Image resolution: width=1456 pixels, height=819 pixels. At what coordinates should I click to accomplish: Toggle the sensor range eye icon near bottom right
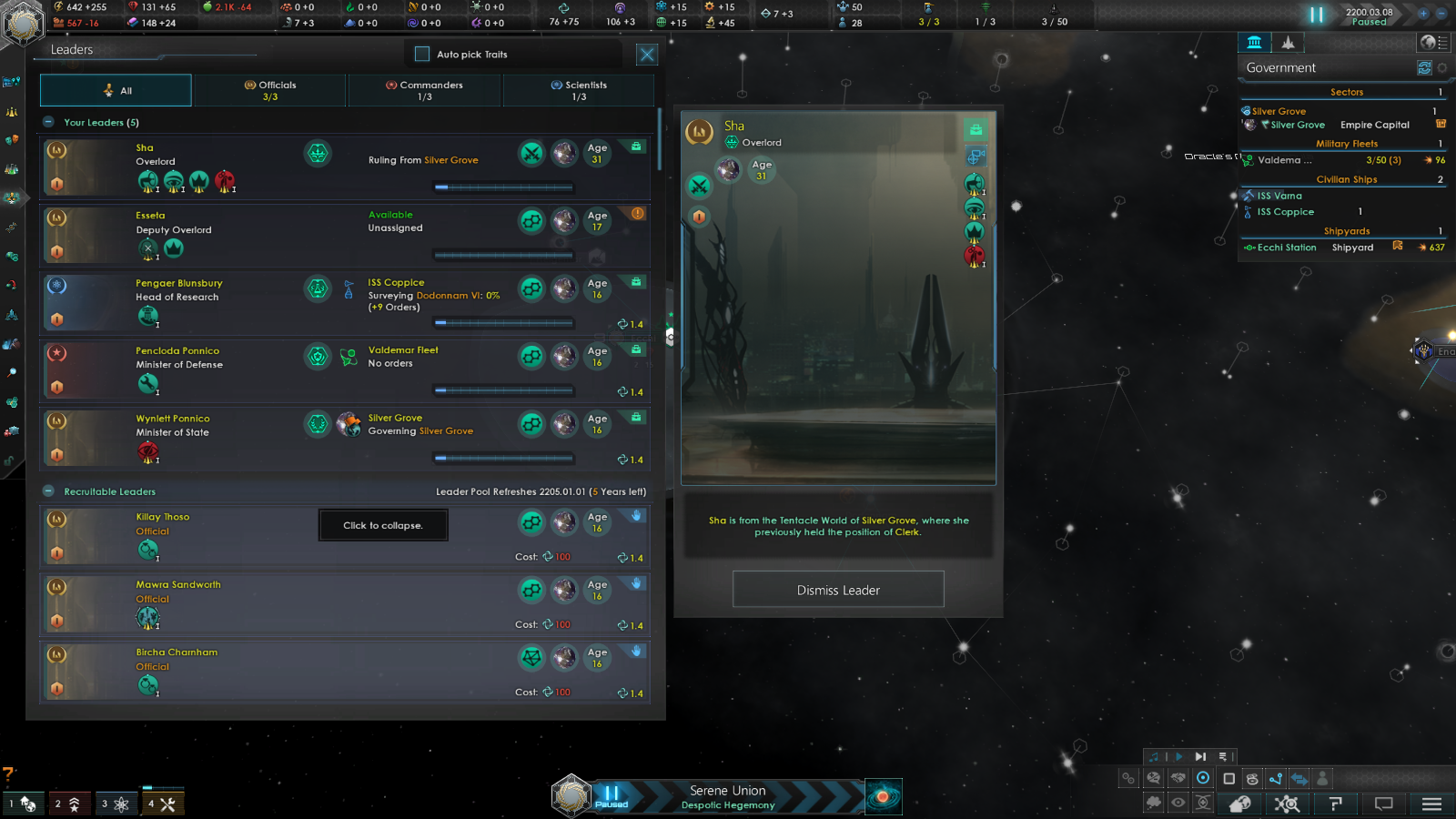coord(1178,802)
